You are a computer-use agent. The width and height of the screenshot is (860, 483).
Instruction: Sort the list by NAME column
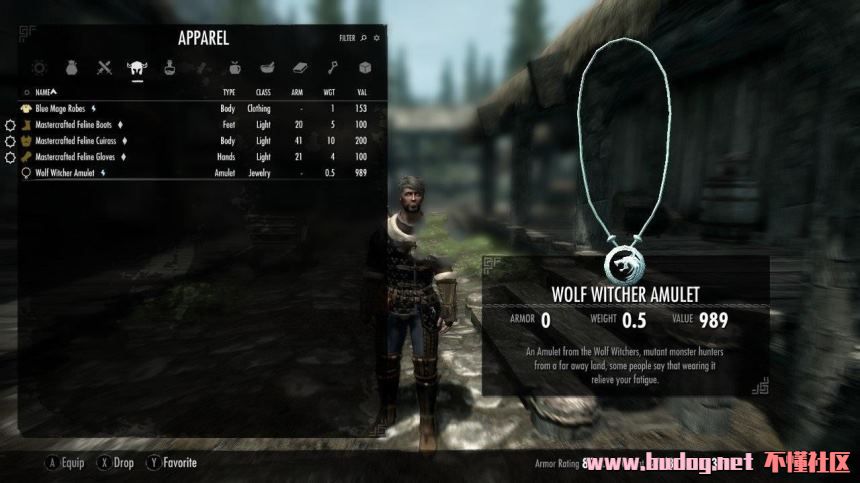44,91
